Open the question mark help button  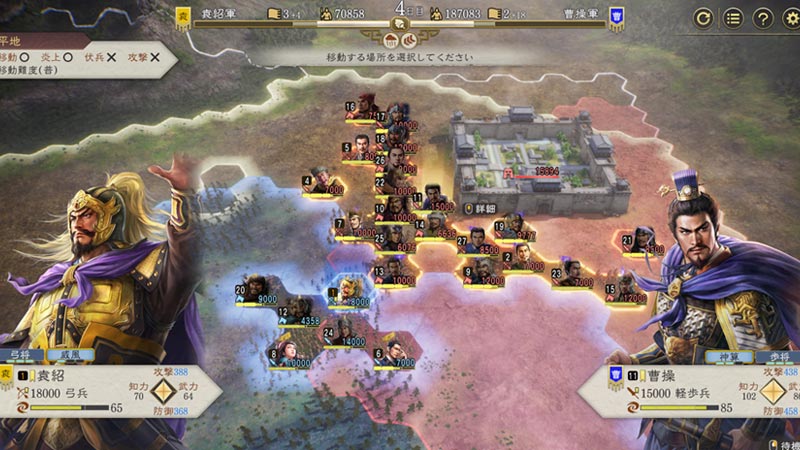[x=763, y=19]
